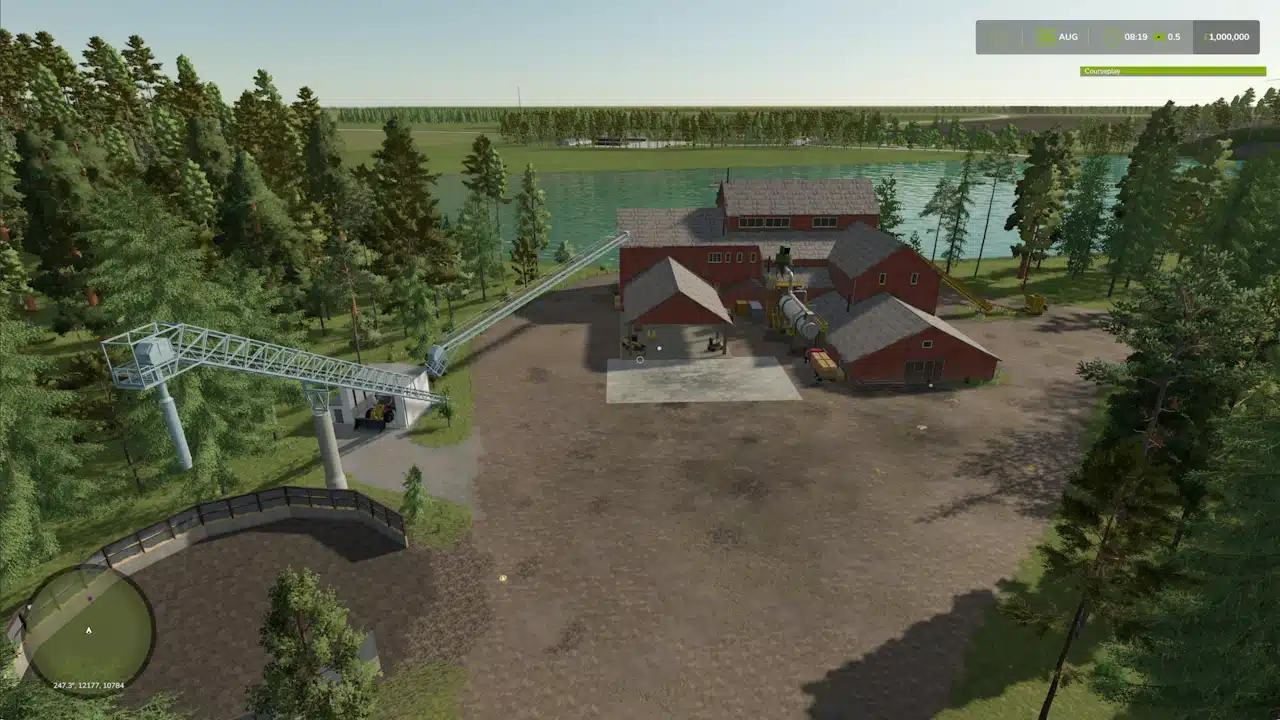Click the green Courseplay progress bar
Image resolution: width=1280 pixels, height=720 pixels.
click(1170, 71)
